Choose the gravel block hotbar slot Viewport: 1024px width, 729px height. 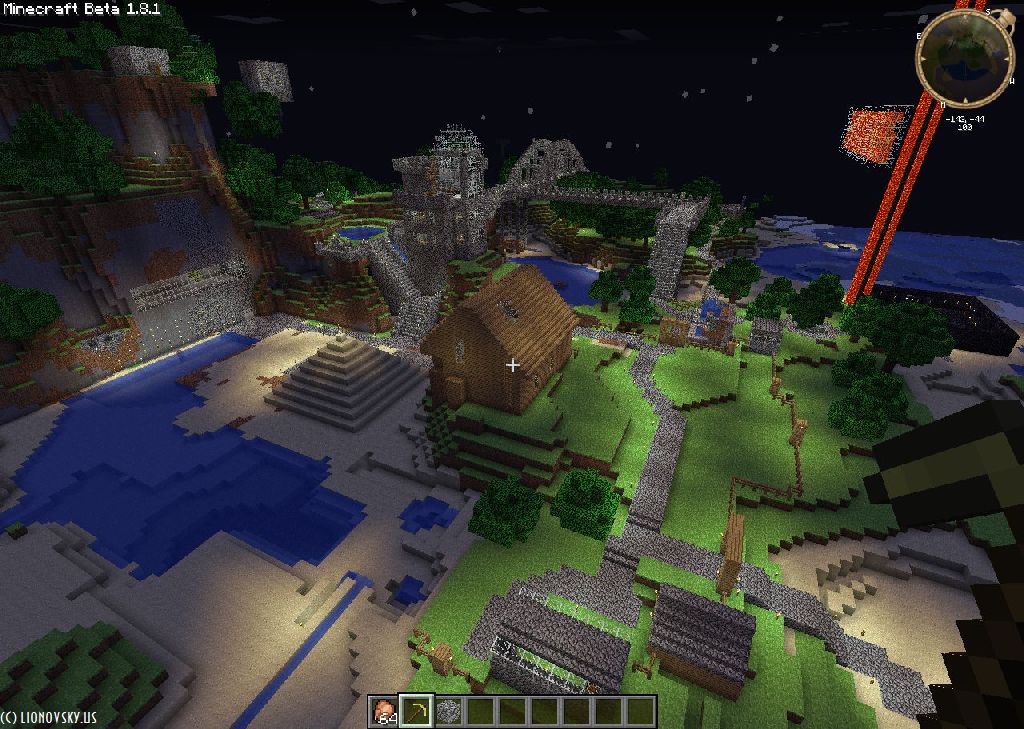[447, 711]
